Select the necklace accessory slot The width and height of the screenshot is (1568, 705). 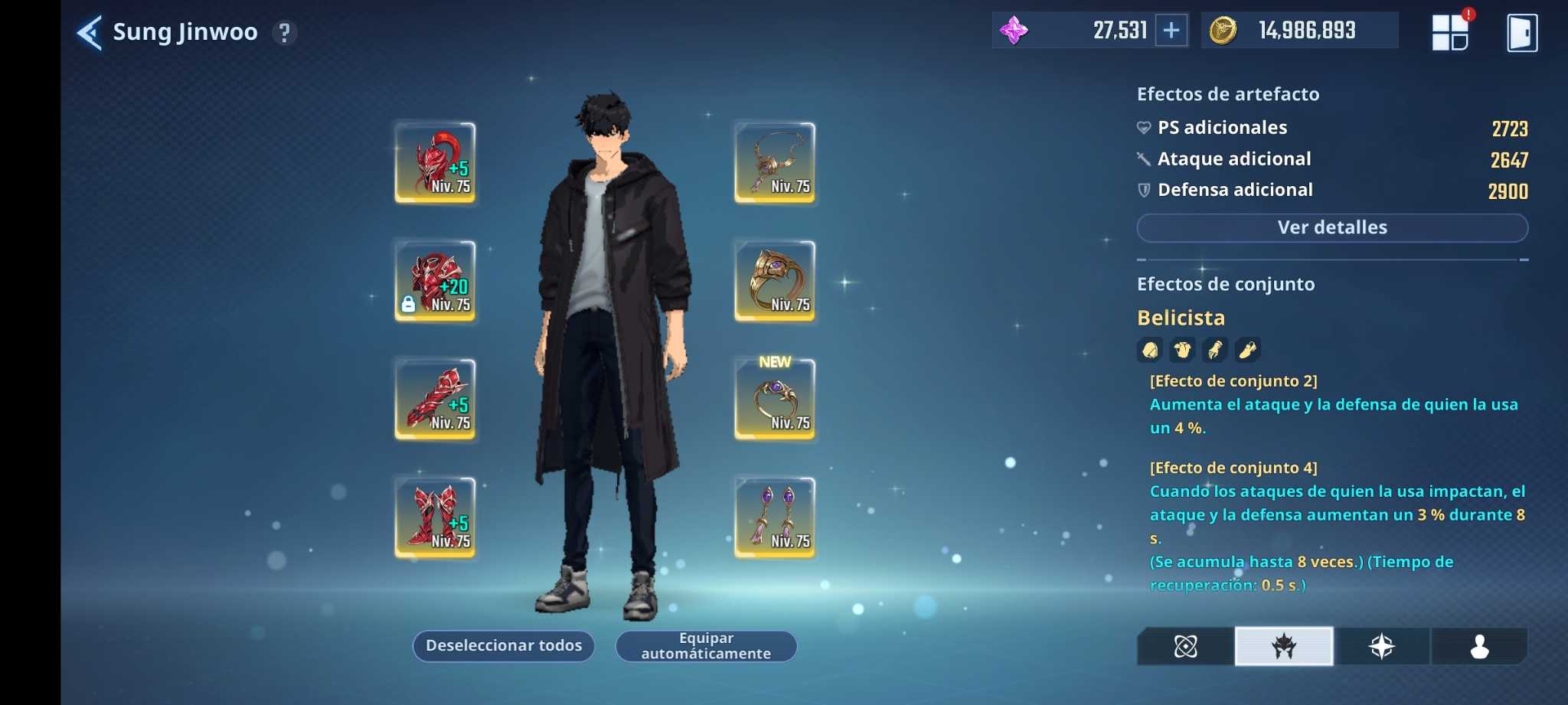click(x=774, y=162)
